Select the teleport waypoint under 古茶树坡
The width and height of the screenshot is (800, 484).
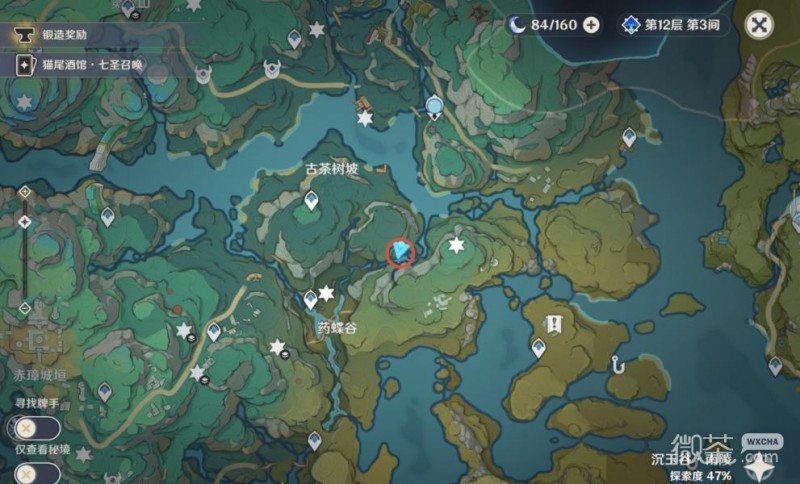tap(311, 203)
